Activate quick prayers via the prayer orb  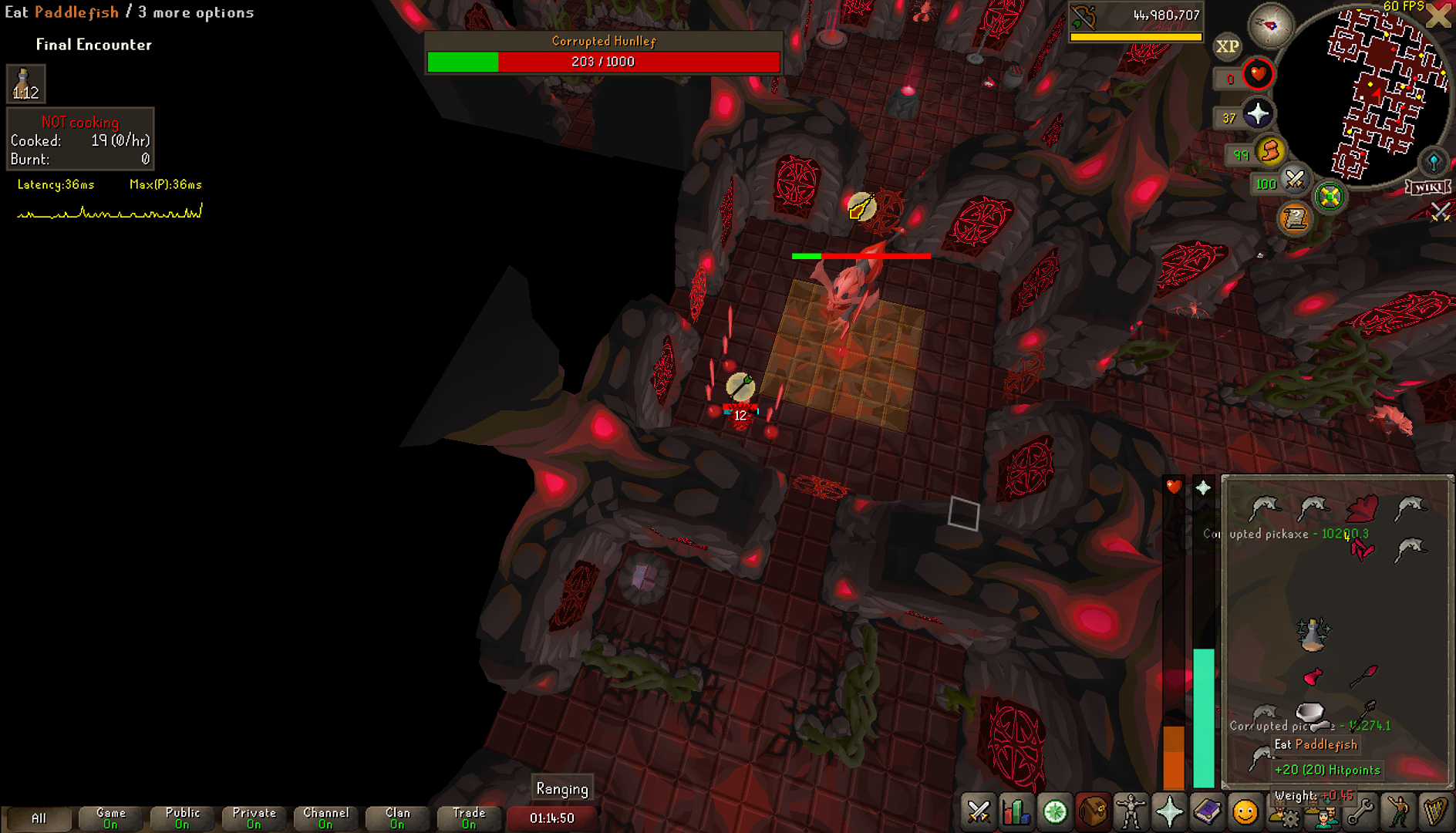click(x=1258, y=115)
